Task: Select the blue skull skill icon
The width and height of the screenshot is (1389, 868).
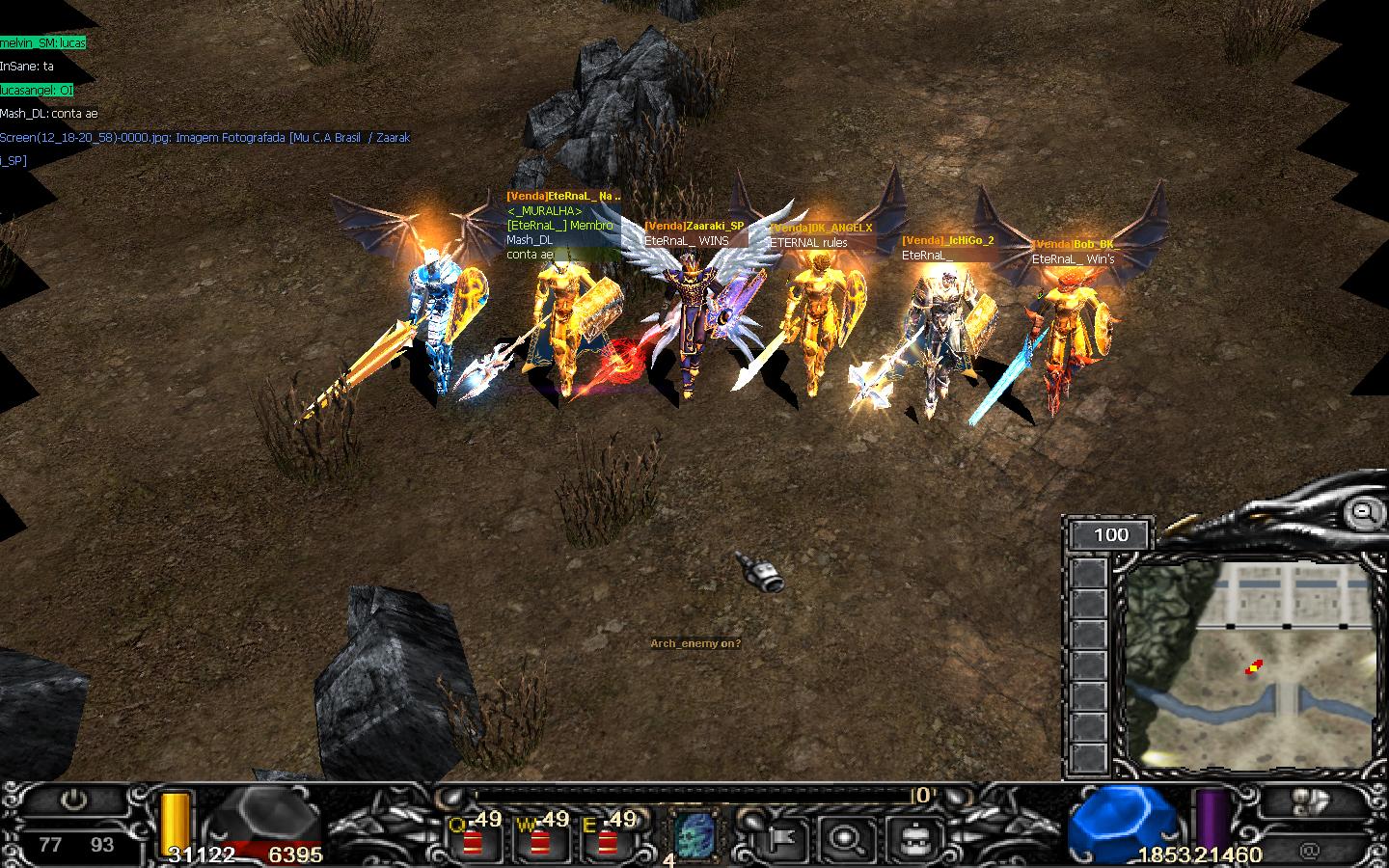Action: click(695, 834)
